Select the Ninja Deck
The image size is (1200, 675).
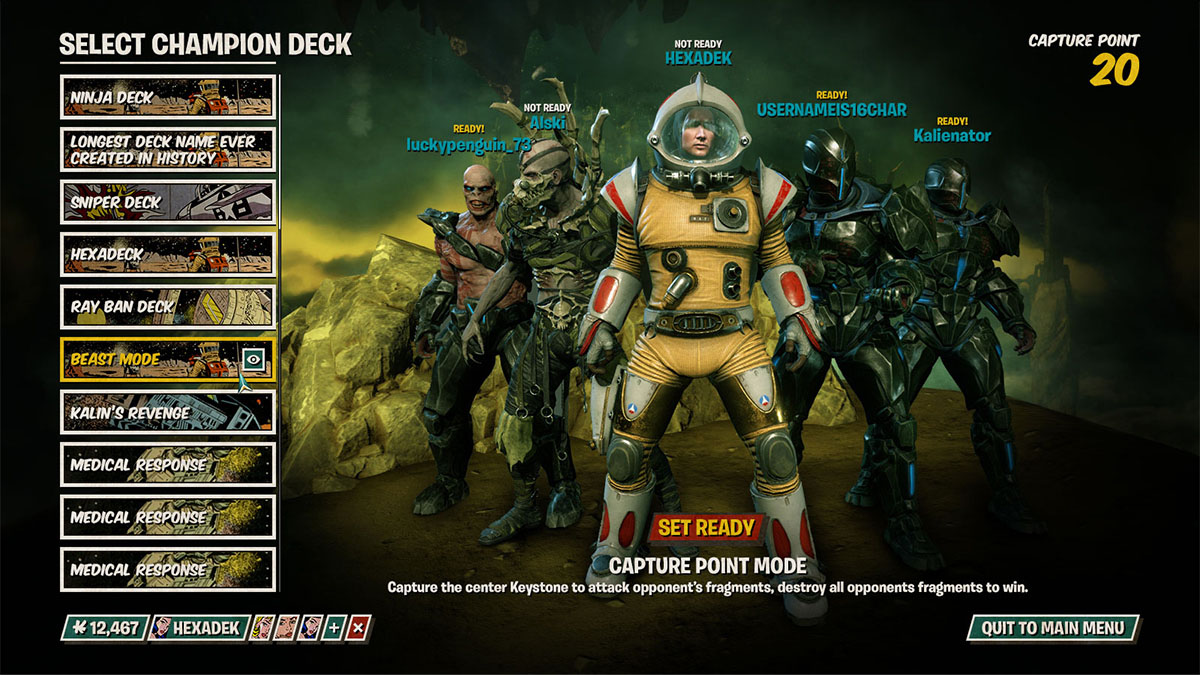click(x=168, y=97)
